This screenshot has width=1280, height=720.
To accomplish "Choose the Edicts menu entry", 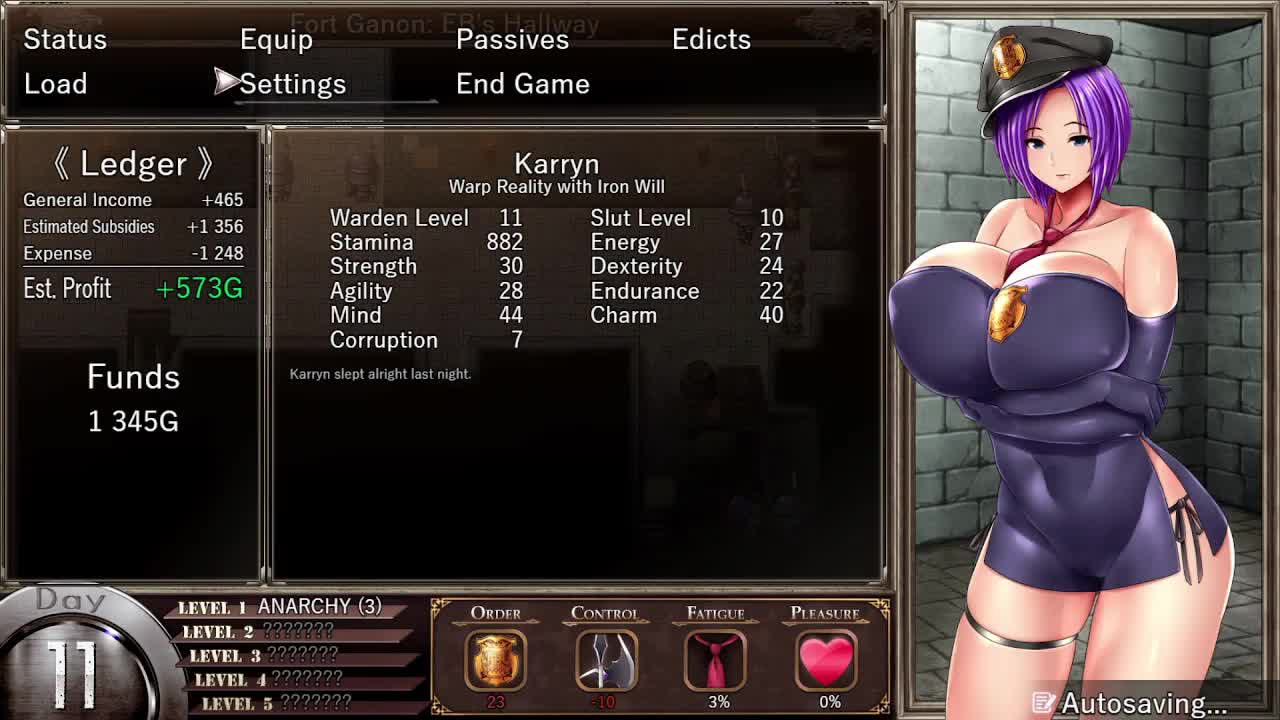I will (x=711, y=39).
